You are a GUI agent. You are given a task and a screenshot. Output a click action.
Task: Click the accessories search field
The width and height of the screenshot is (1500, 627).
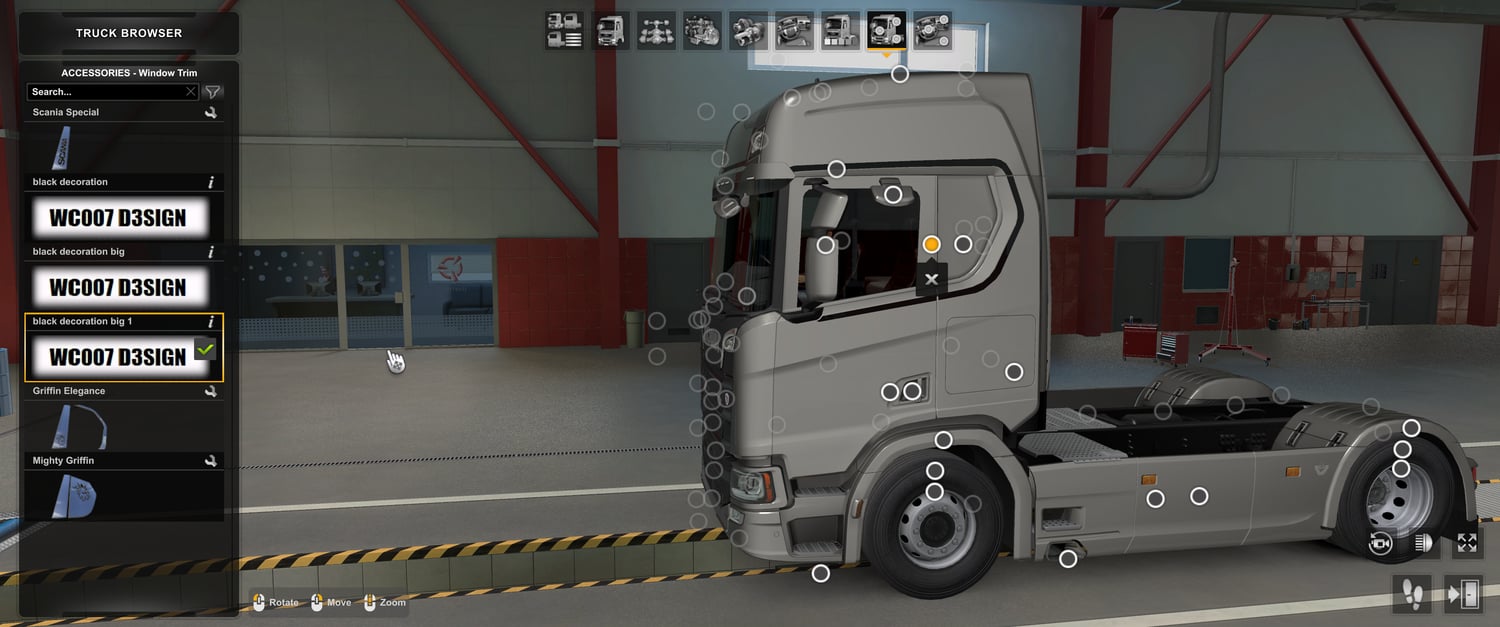pyautogui.click(x=105, y=92)
